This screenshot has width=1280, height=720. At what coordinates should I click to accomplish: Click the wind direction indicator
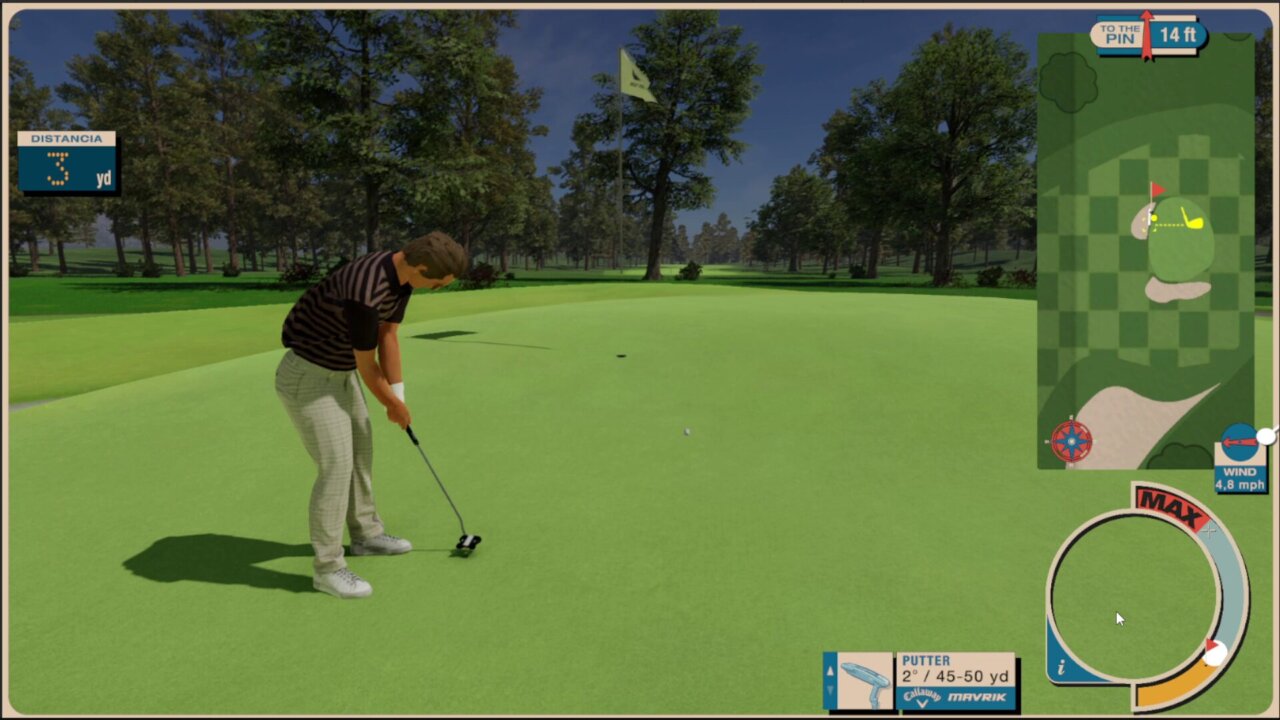(x=1240, y=441)
